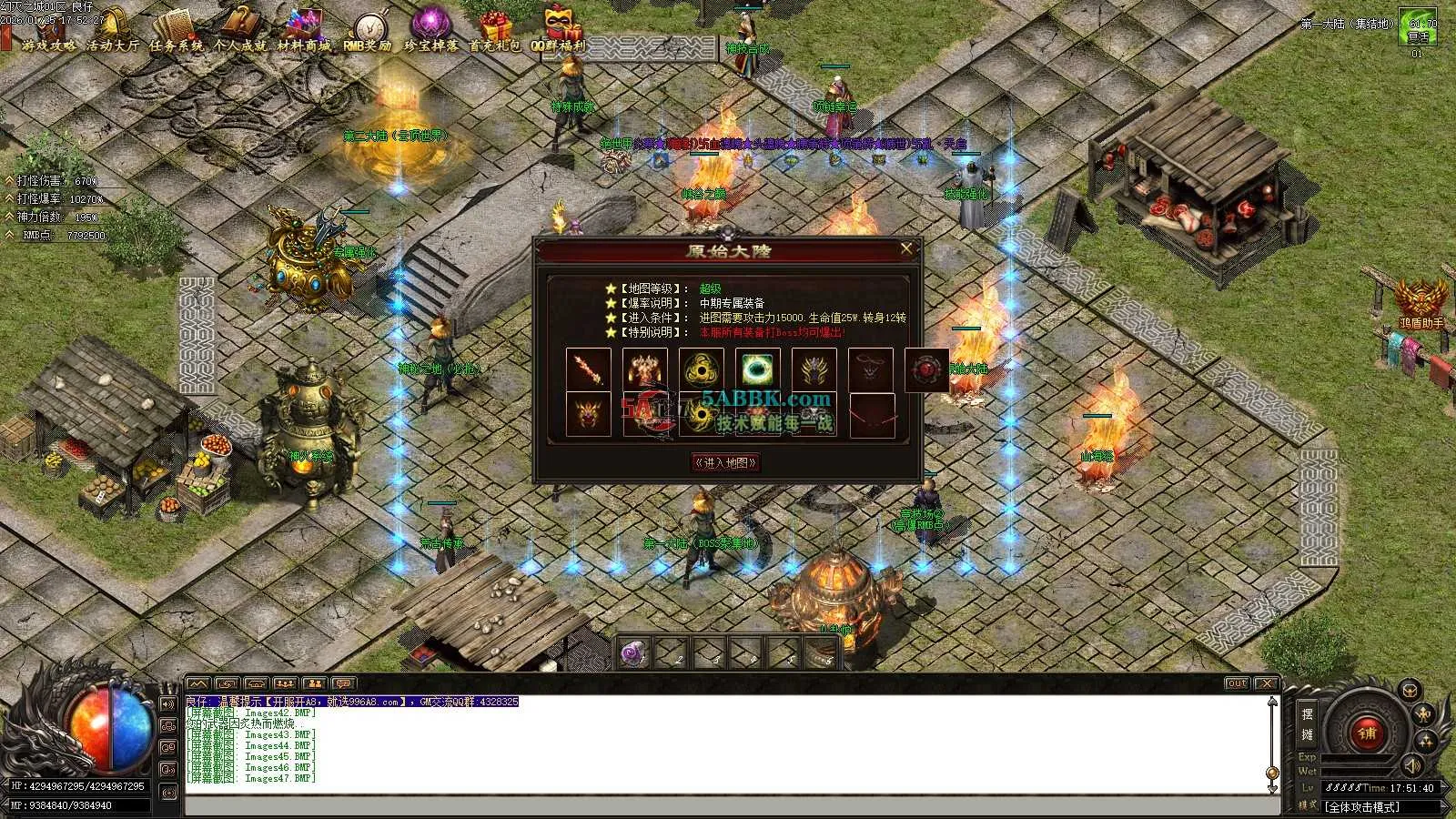
Task: Open the RMB奖励 clock icon
Action: click(x=369, y=33)
